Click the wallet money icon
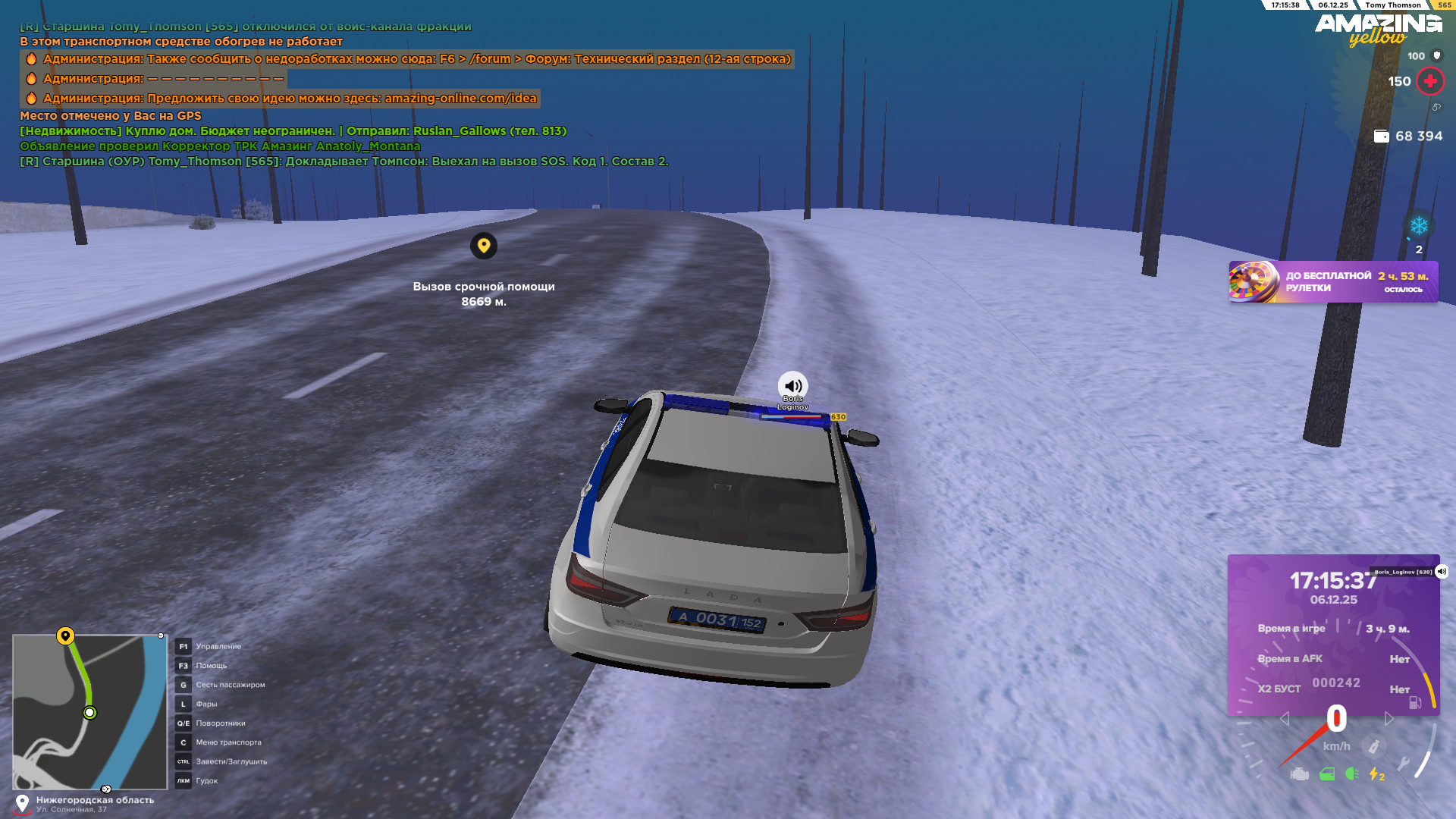 click(x=1382, y=136)
